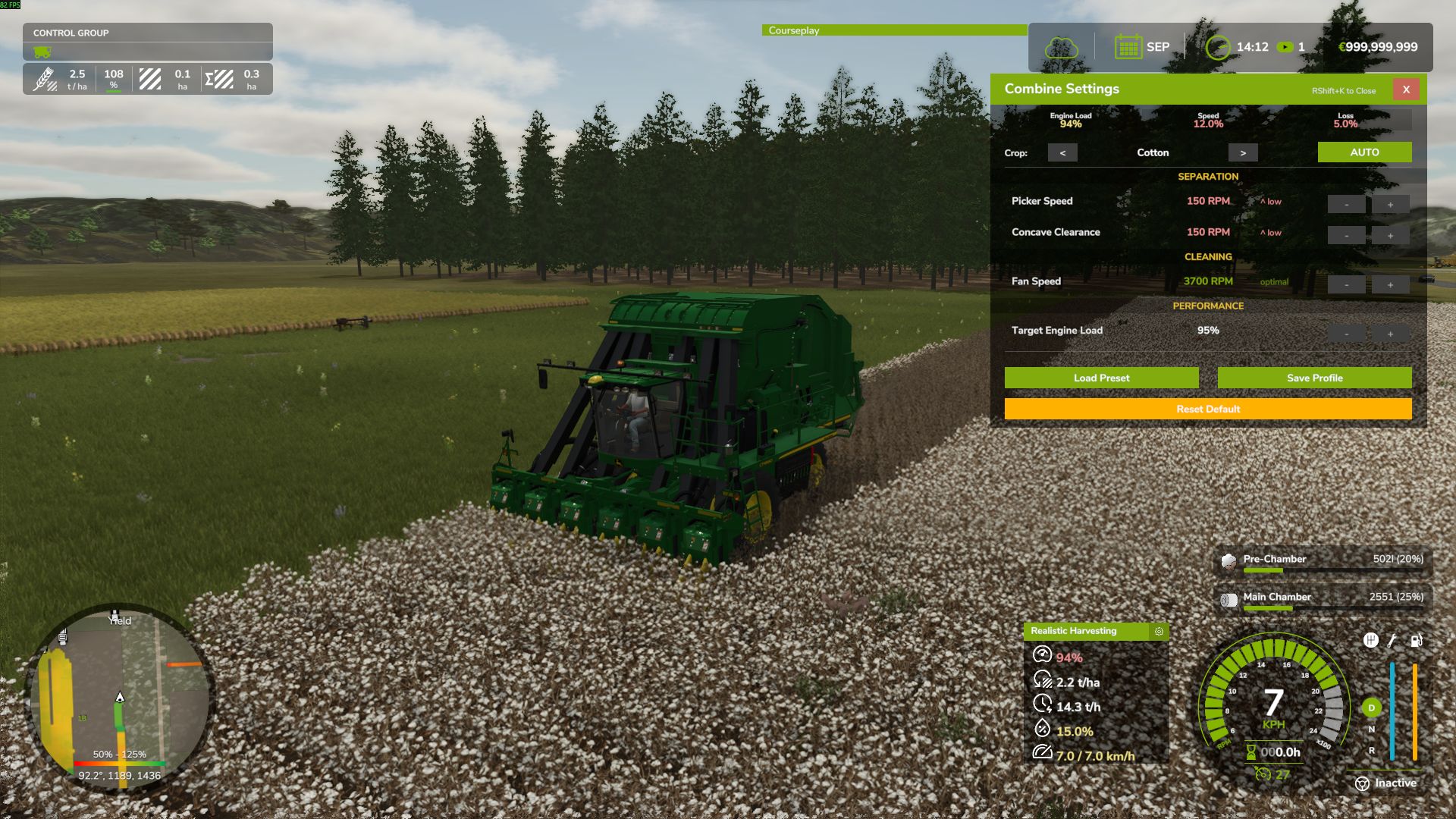Select the previous crop with the left arrow
1456x819 pixels.
[x=1062, y=152]
